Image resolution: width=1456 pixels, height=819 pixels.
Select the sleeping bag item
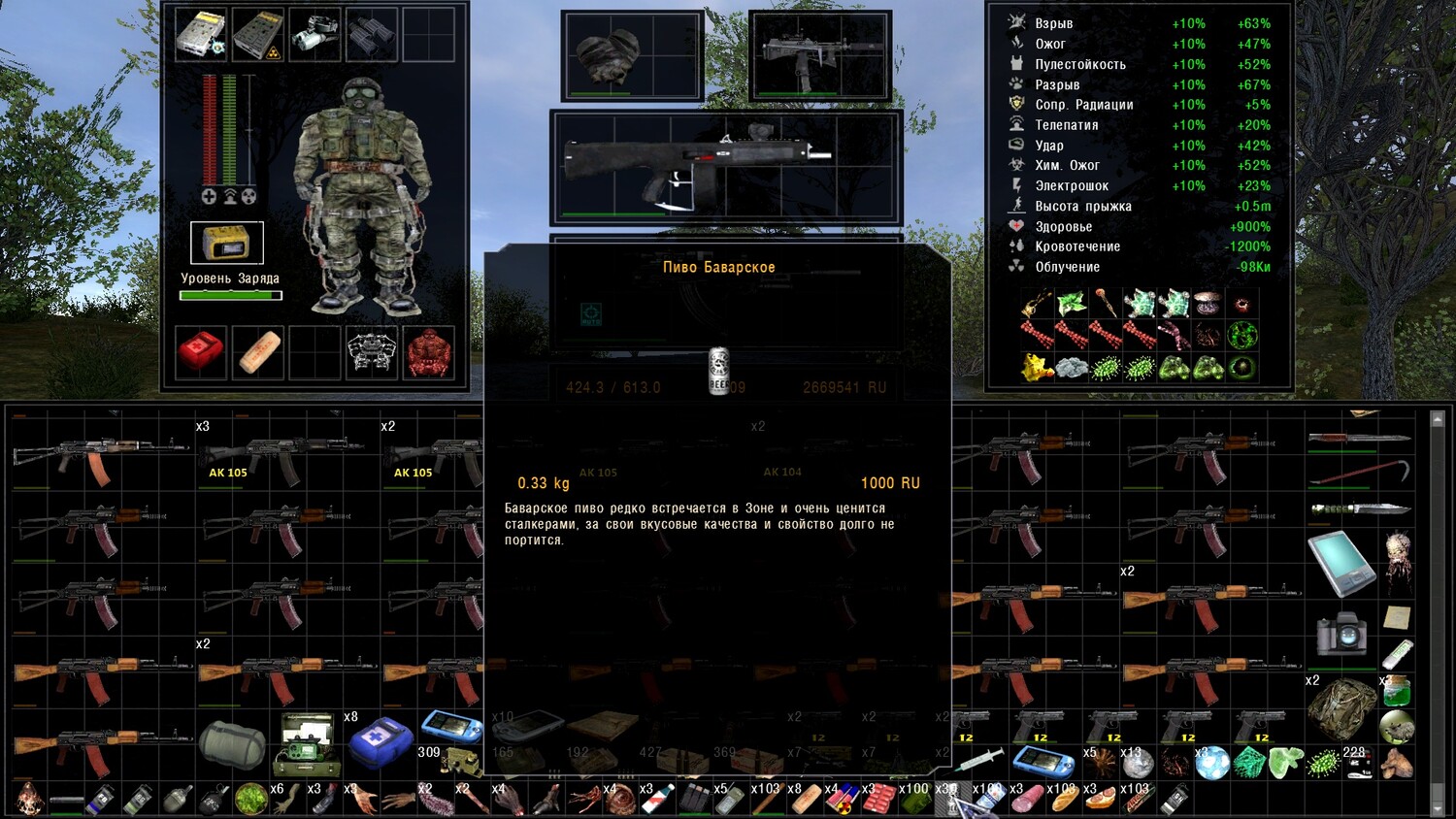tap(231, 744)
